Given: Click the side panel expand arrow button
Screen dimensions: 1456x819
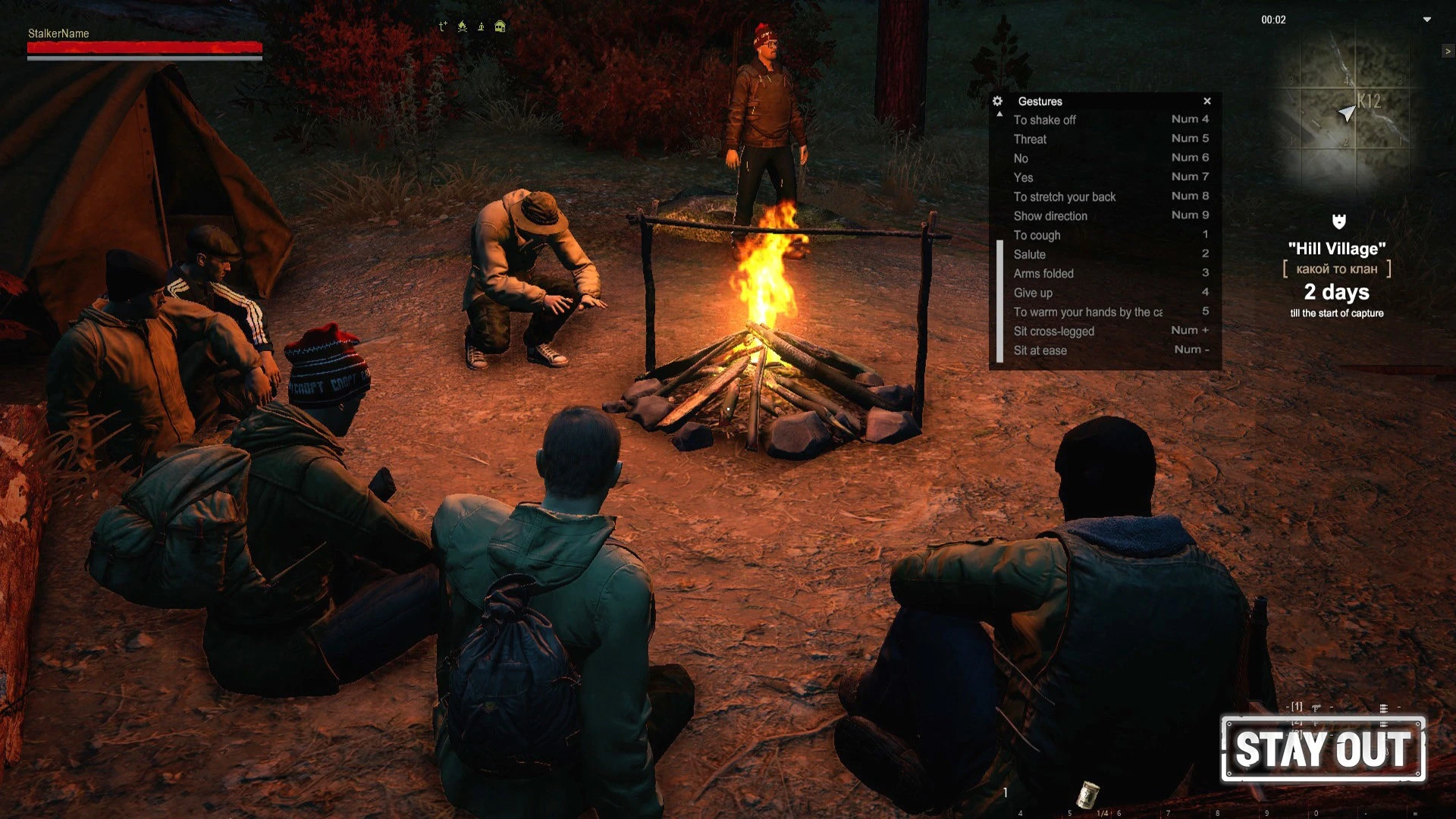Looking at the screenshot, I should (x=1448, y=51).
